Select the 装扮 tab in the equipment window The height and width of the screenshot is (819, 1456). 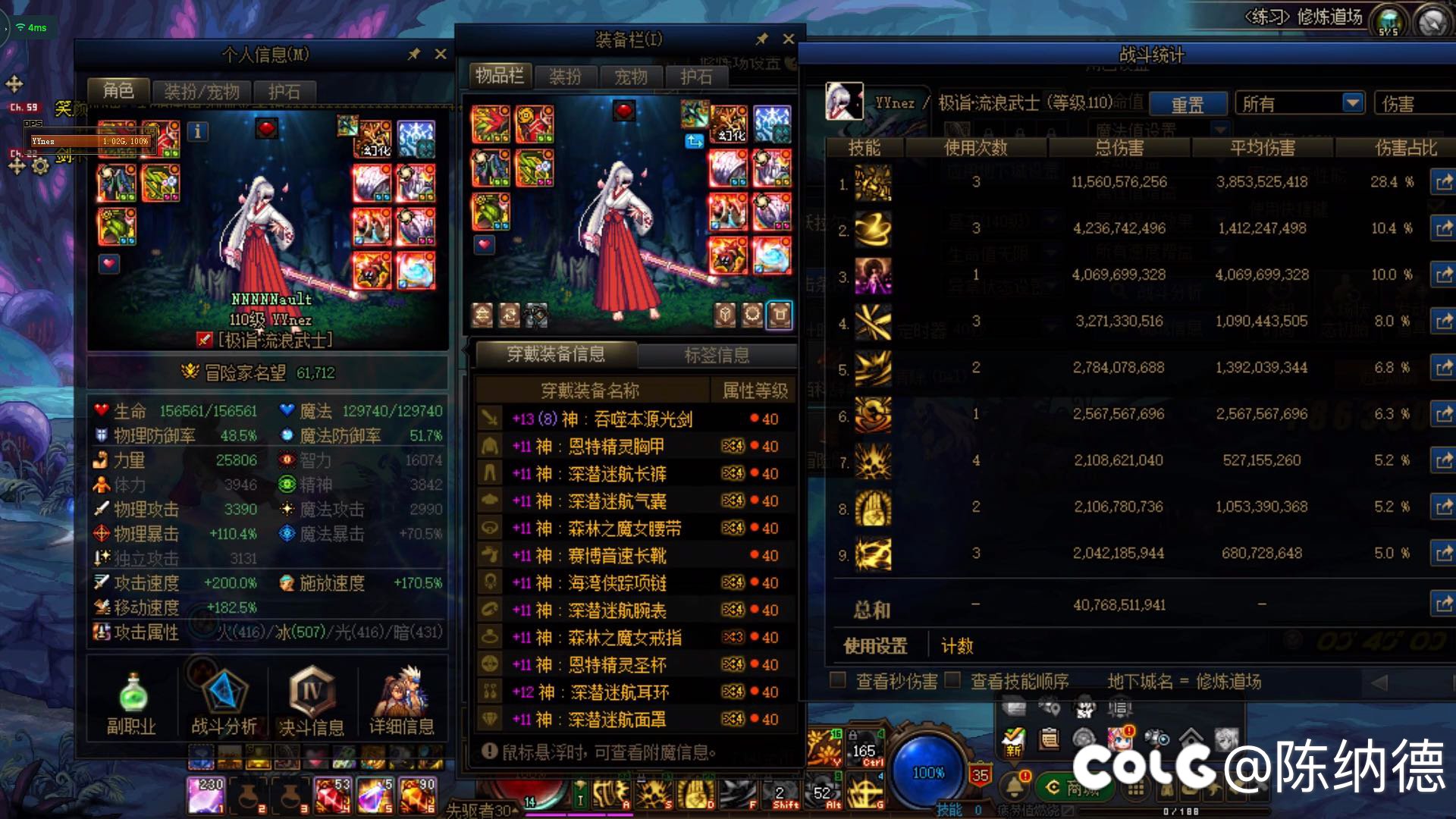[566, 76]
